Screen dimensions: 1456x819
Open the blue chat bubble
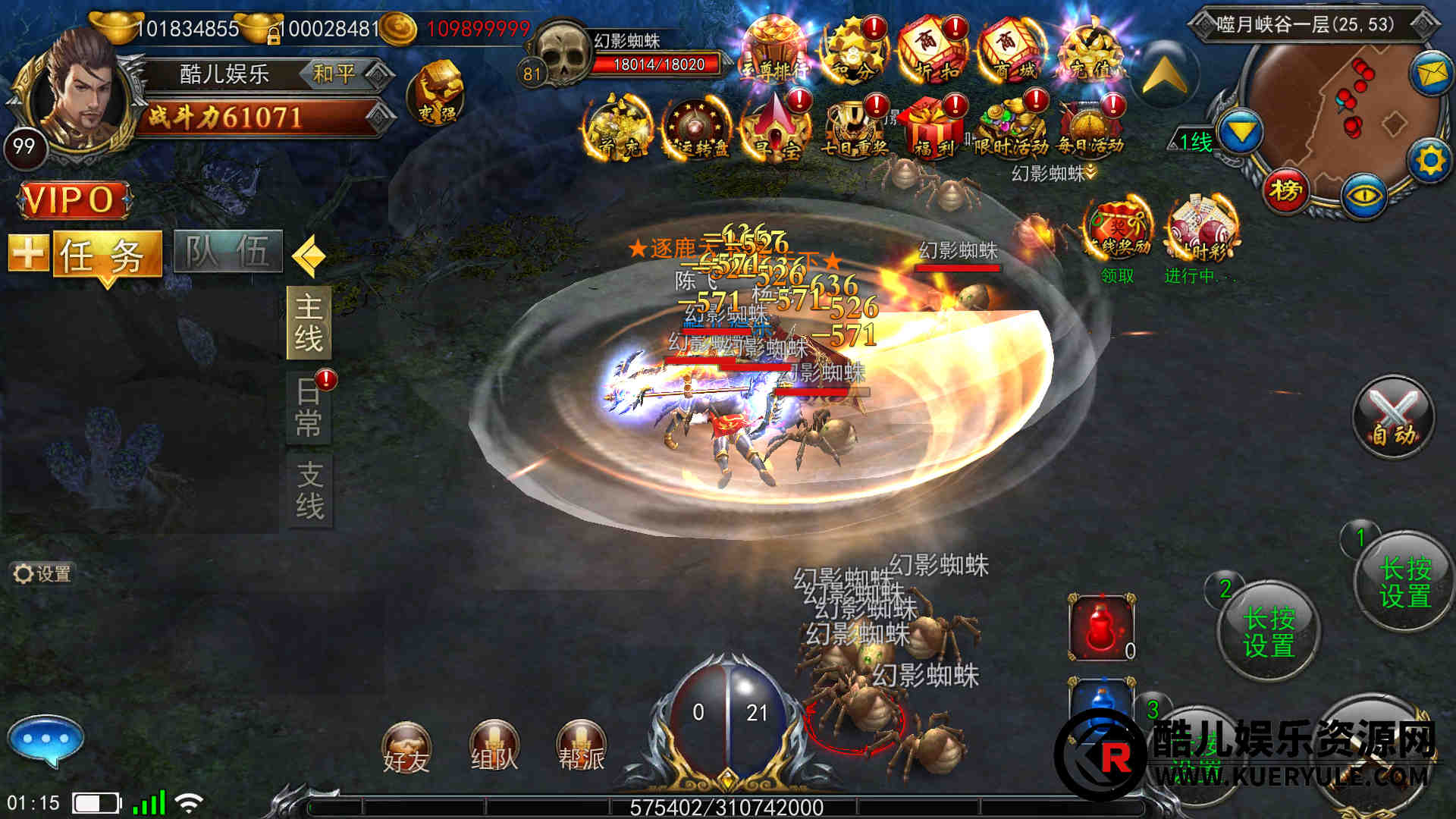pos(45,739)
